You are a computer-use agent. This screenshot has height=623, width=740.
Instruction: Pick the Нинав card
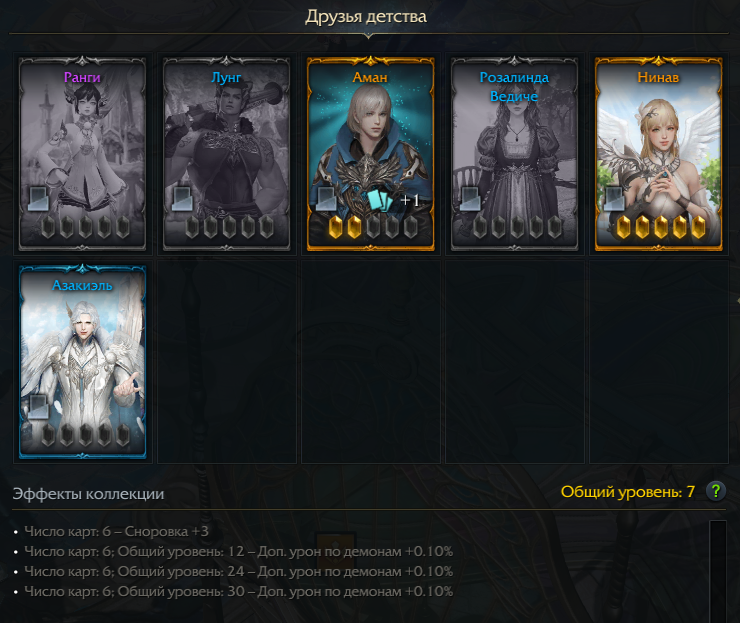click(x=659, y=153)
